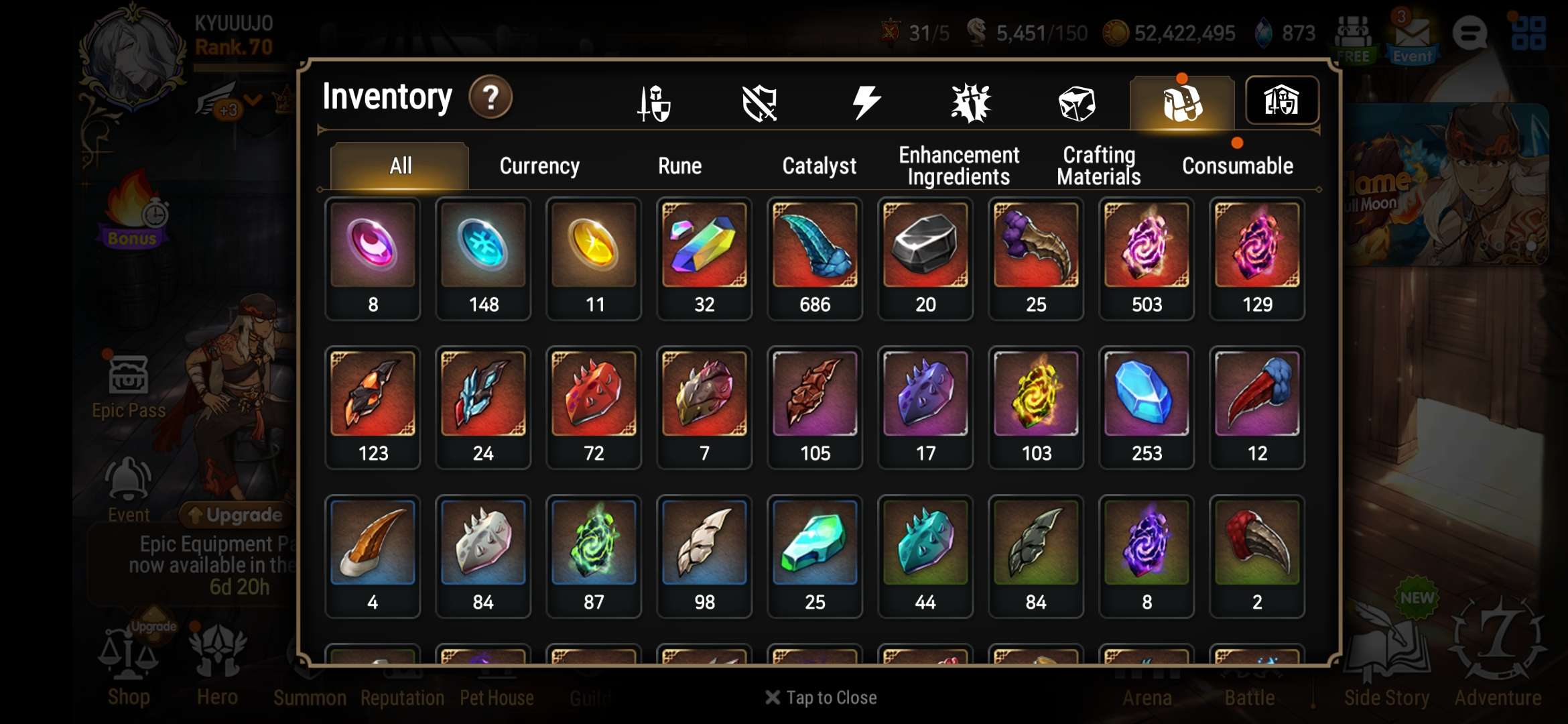Select the black stone item with 20

coord(925,258)
